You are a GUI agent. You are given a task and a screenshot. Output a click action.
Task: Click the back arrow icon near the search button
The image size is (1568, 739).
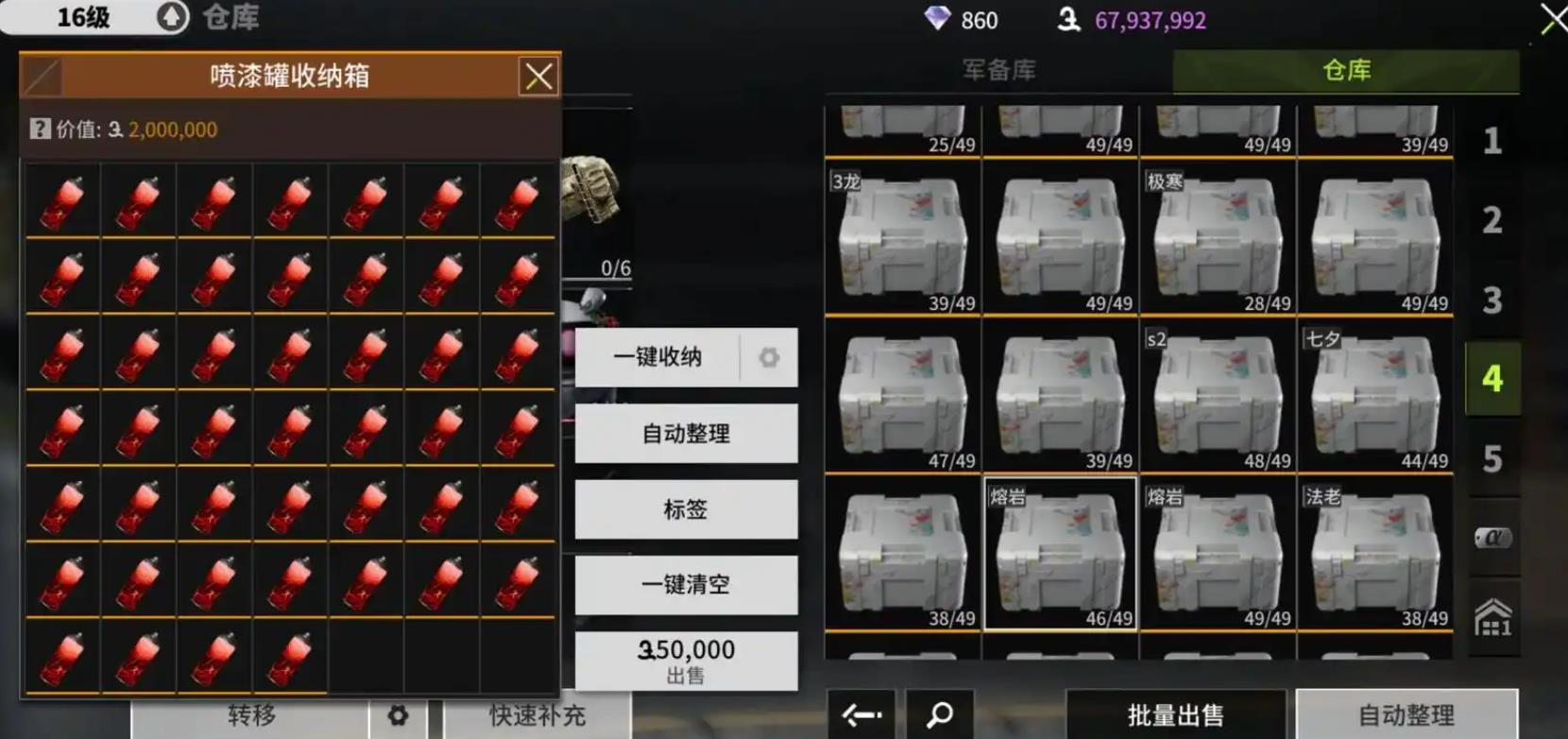tap(861, 716)
